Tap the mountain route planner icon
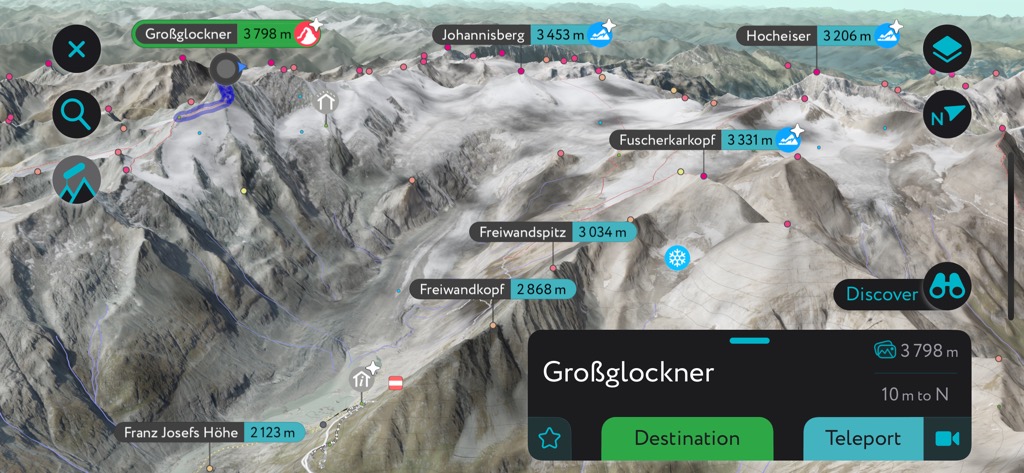1024x473 pixels. pyautogui.click(x=76, y=181)
